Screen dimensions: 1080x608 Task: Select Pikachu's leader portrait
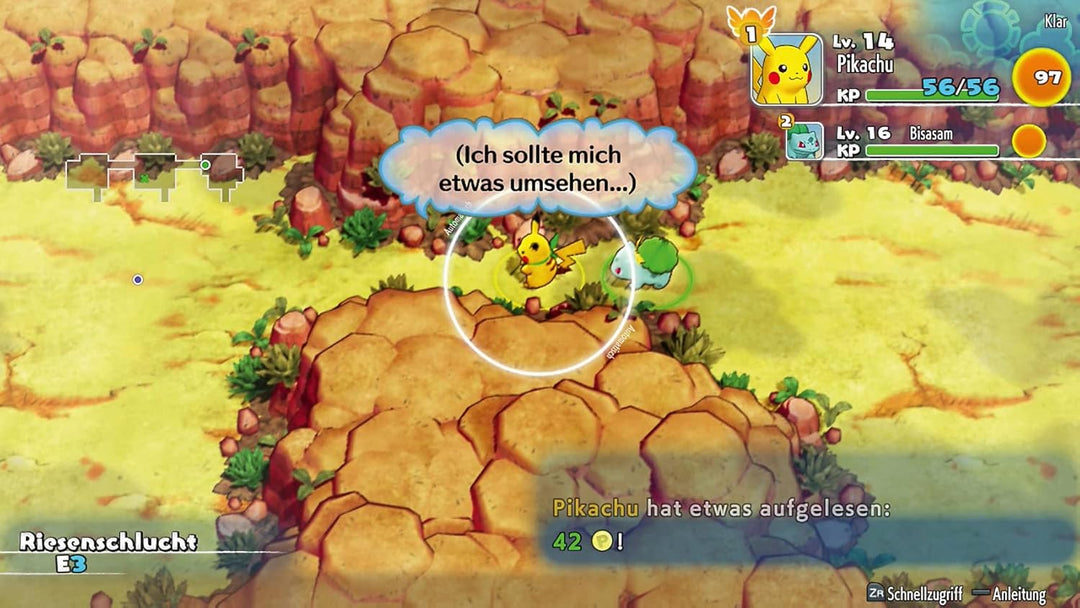tap(787, 69)
